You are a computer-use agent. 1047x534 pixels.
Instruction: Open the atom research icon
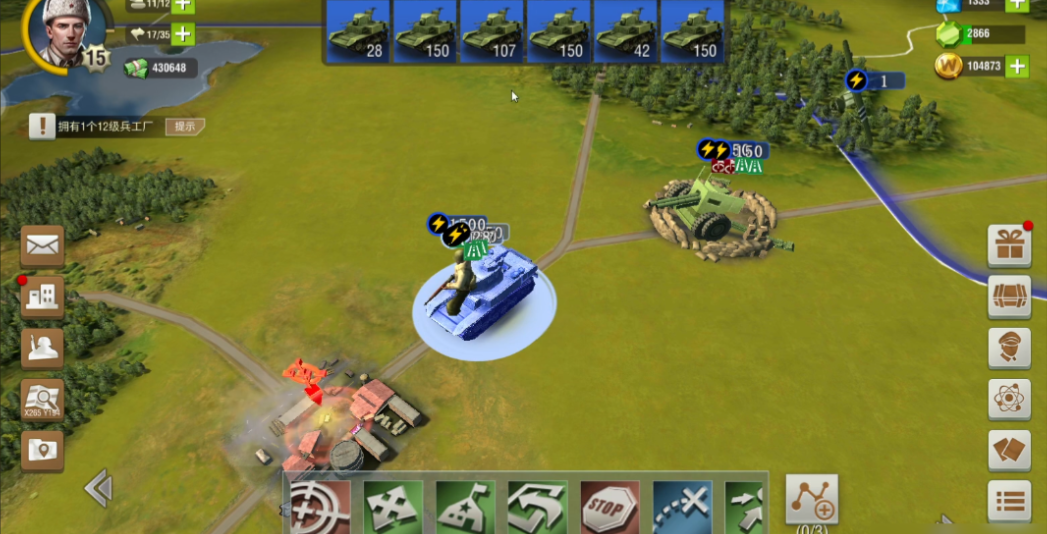pyautogui.click(x=1009, y=399)
